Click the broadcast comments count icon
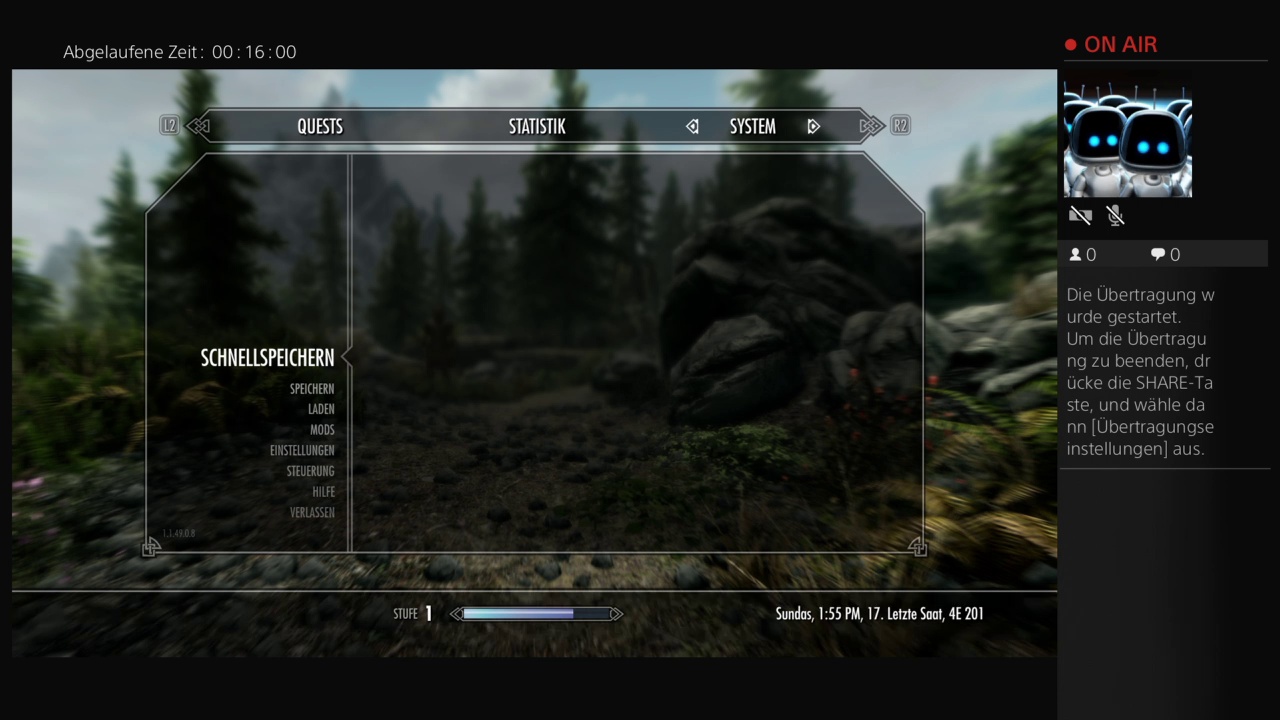Screen dimensions: 1280x720 (1158, 255)
